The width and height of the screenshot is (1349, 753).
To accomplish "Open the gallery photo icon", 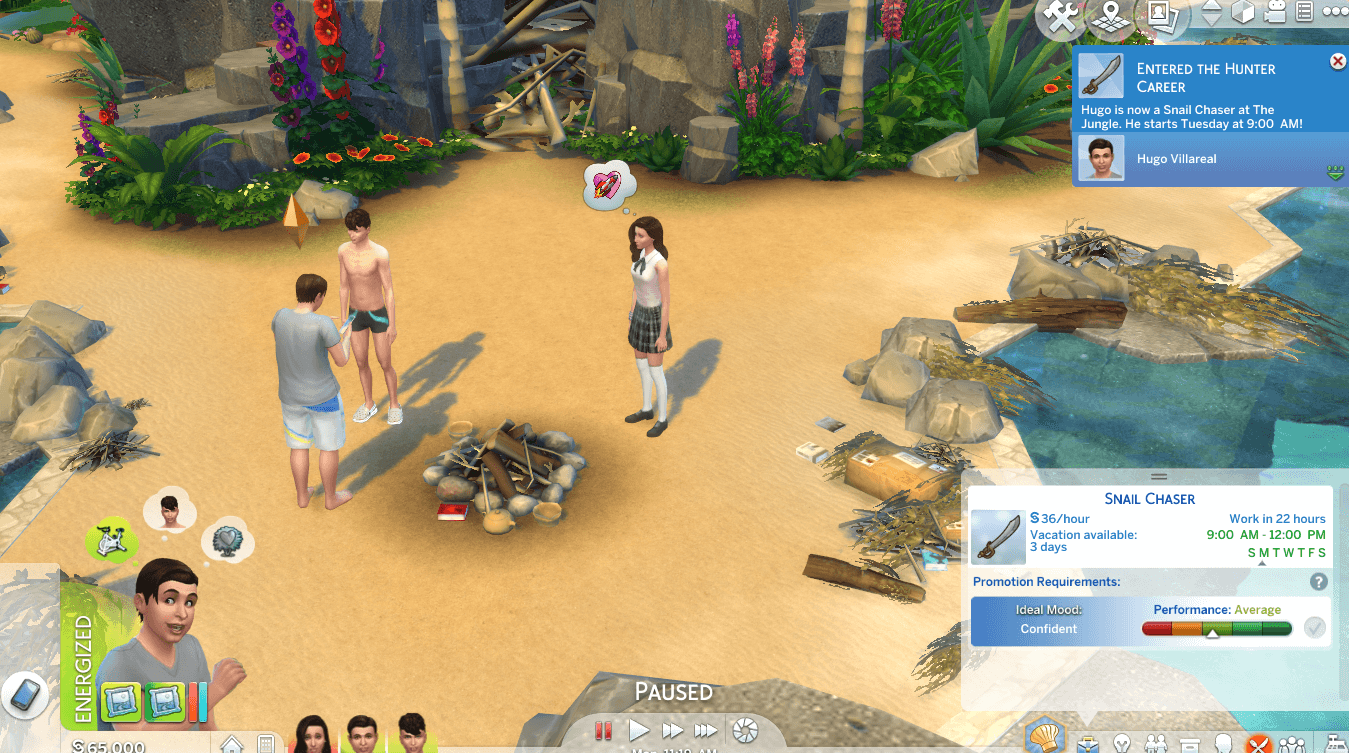I will point(1160,16).
